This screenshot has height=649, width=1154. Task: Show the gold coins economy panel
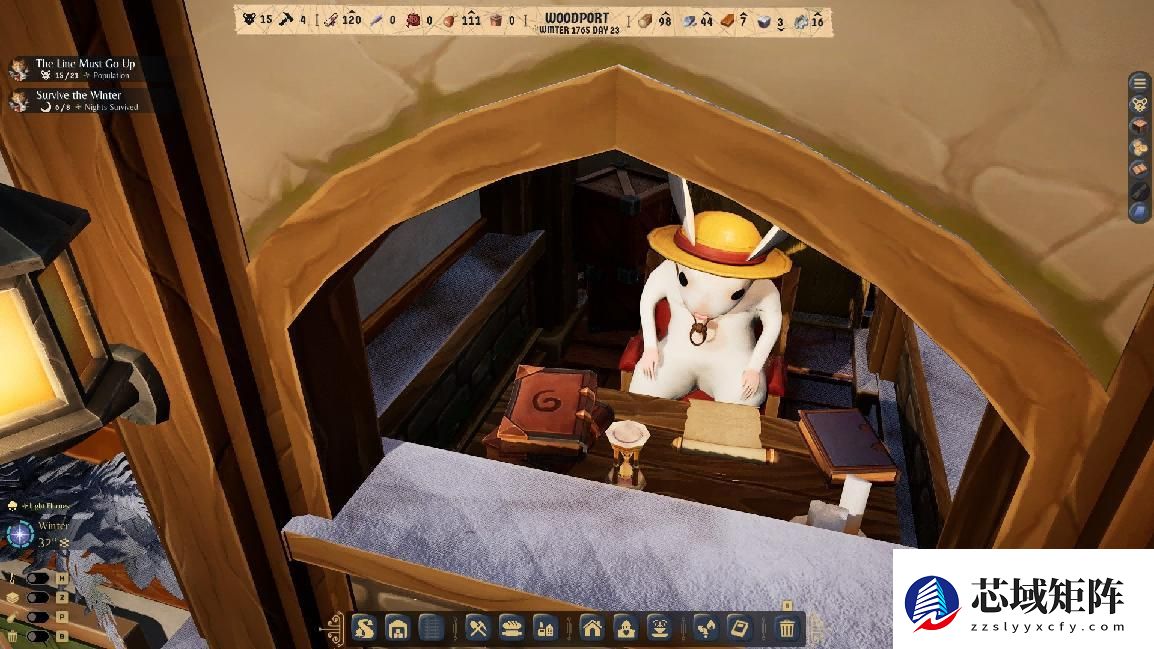pos(1139,147)
